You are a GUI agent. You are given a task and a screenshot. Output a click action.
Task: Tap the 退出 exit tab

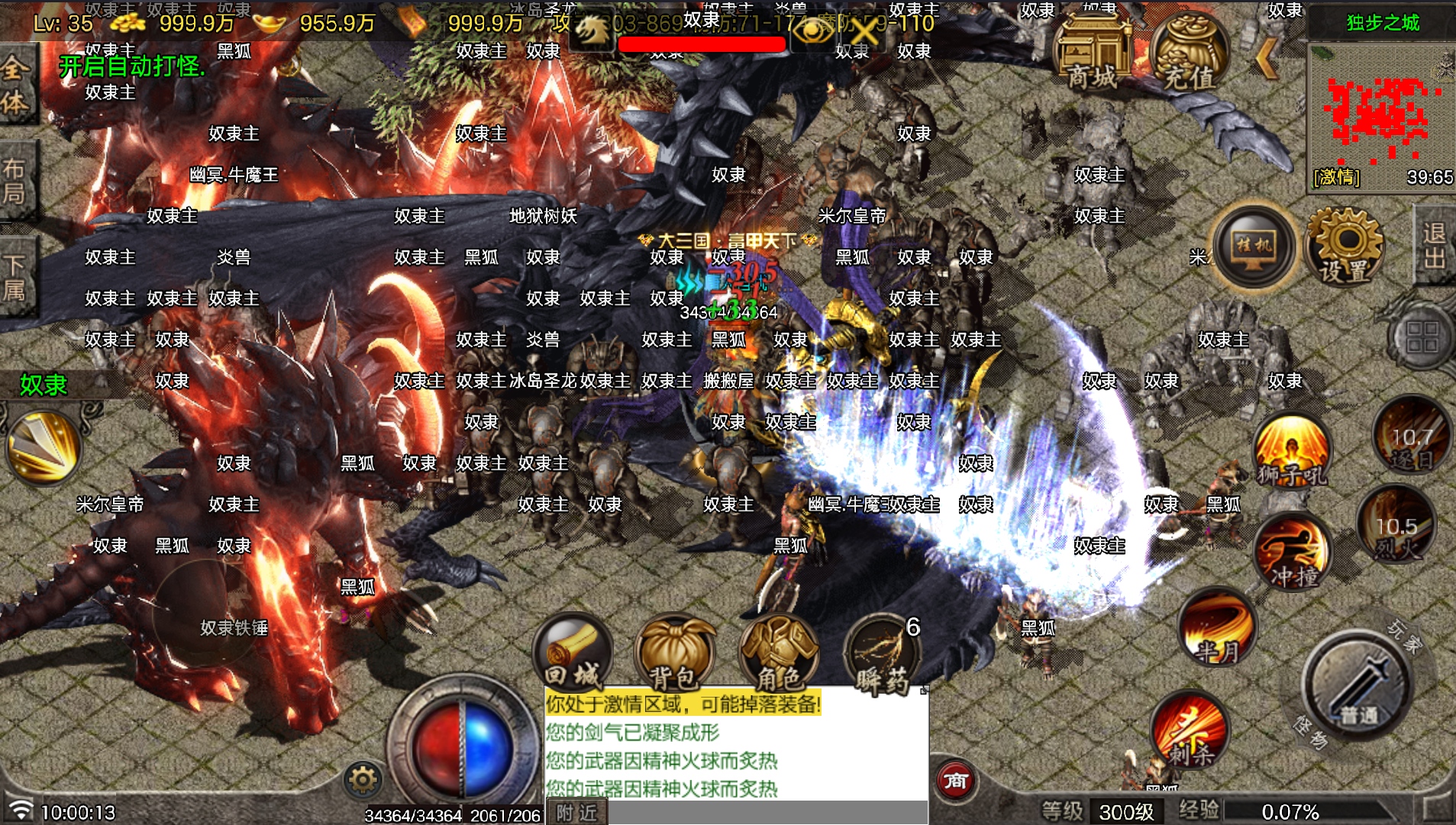point(1434,246)
